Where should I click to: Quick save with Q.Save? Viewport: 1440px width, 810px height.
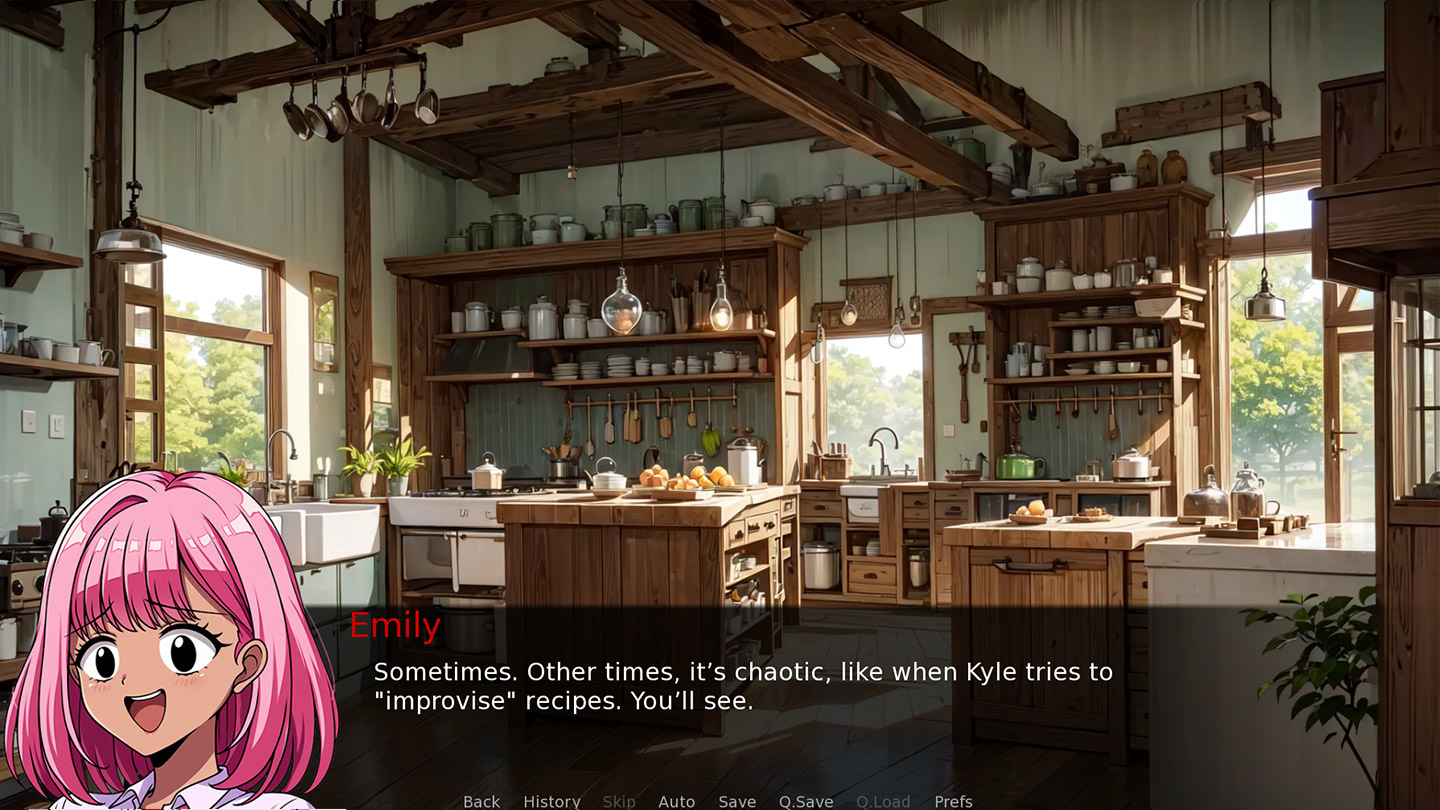[806, 801]
